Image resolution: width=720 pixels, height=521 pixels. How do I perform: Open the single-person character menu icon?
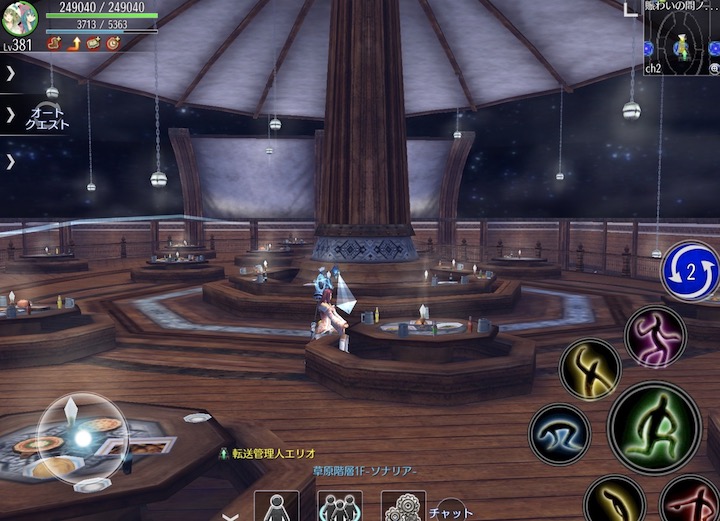click(277, 507)
